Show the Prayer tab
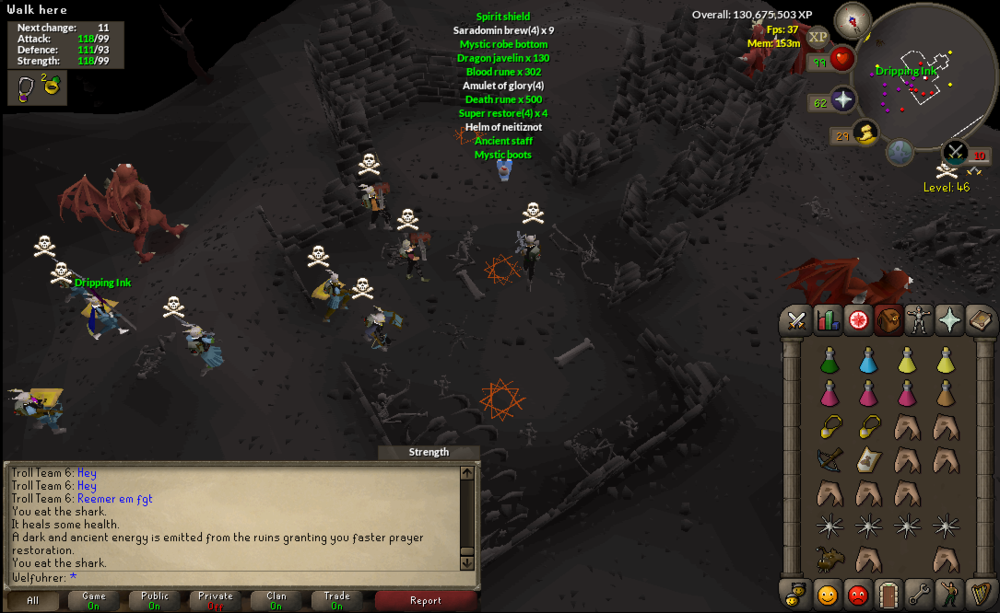Viewport: 1000px width, 613px height. coord(949,320)
